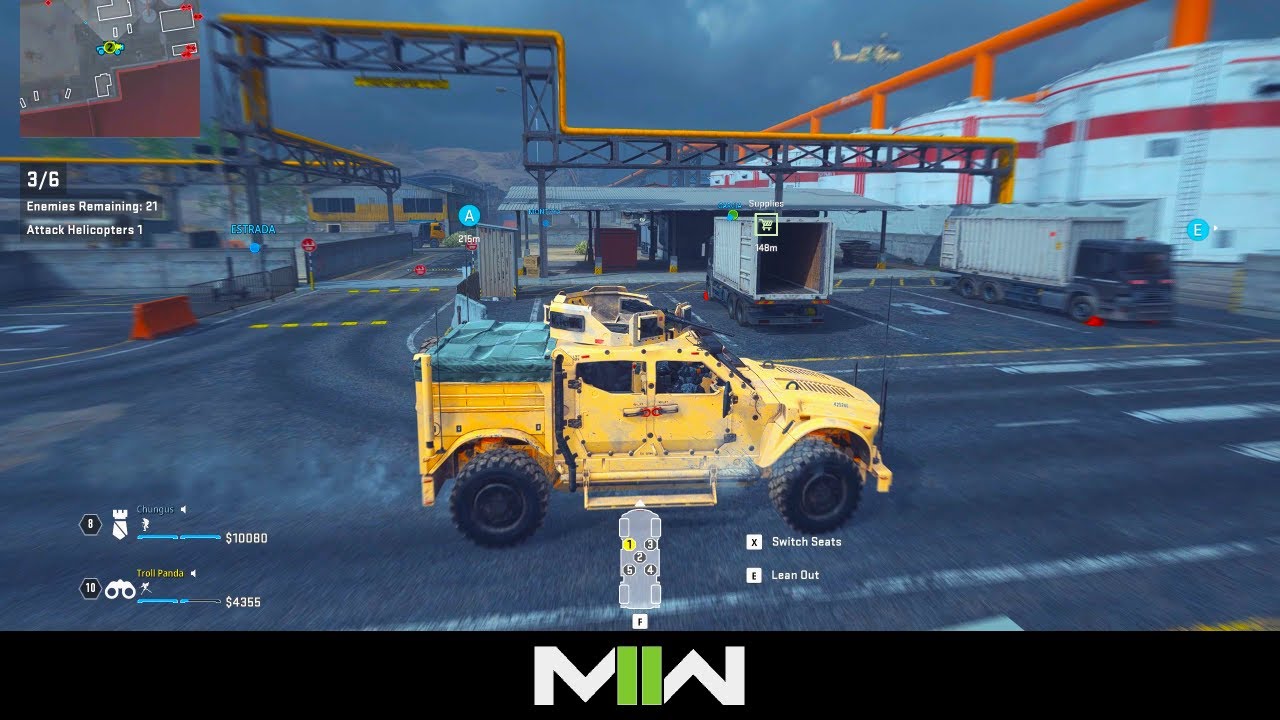Screen dimensions: 1280x720
Task: Mute Troll Panda via the speaker icon
Action: 193,573
